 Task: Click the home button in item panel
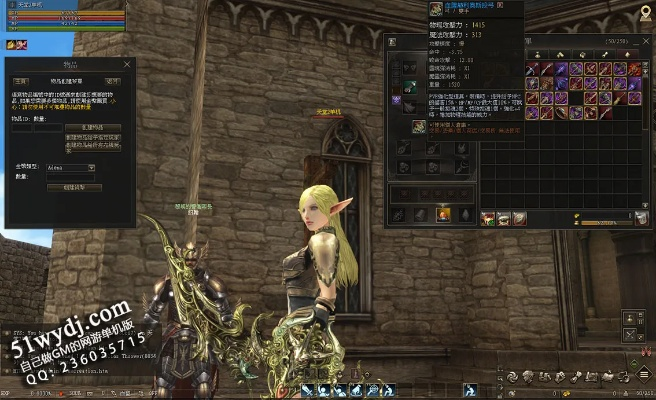coord(20,81)
